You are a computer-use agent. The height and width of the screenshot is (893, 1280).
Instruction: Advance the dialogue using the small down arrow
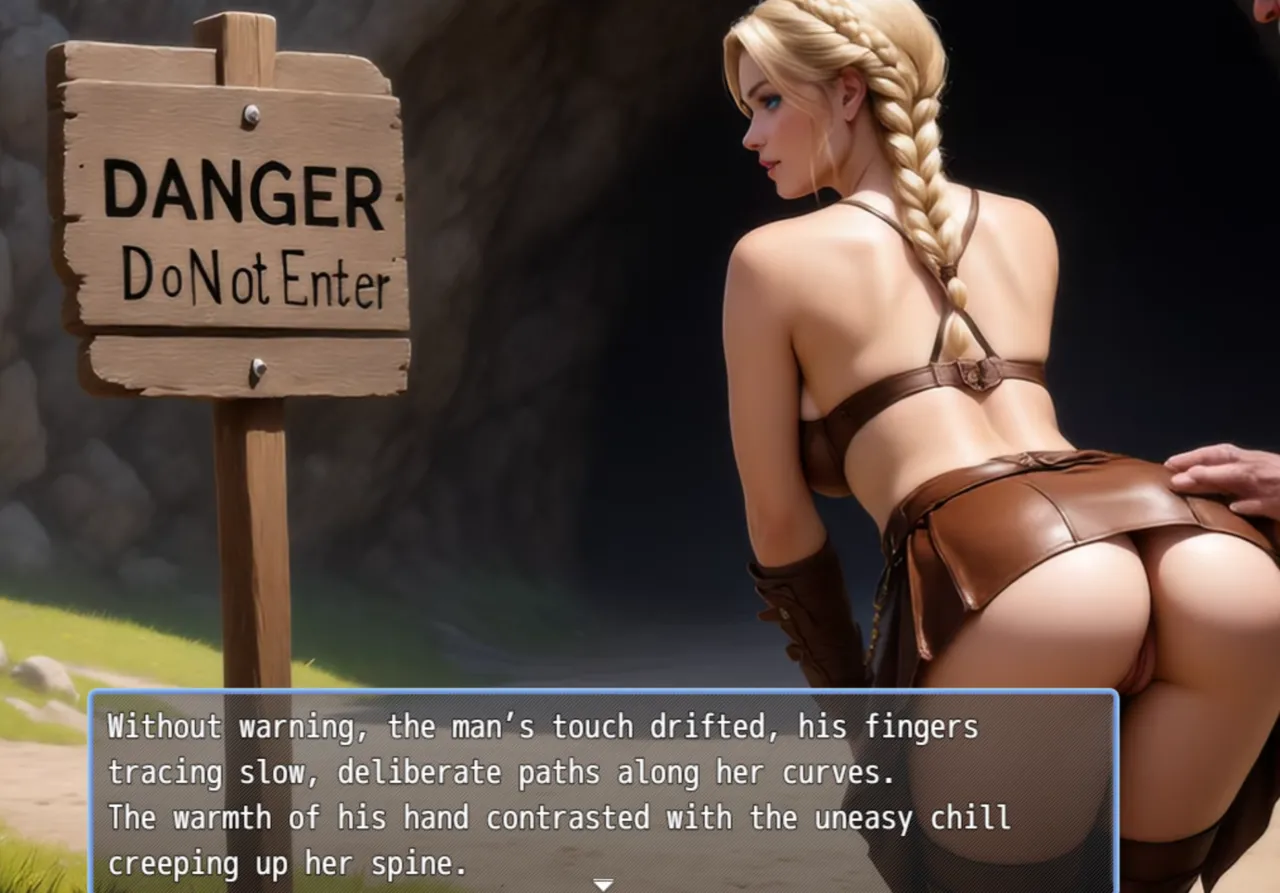[602, 884]
